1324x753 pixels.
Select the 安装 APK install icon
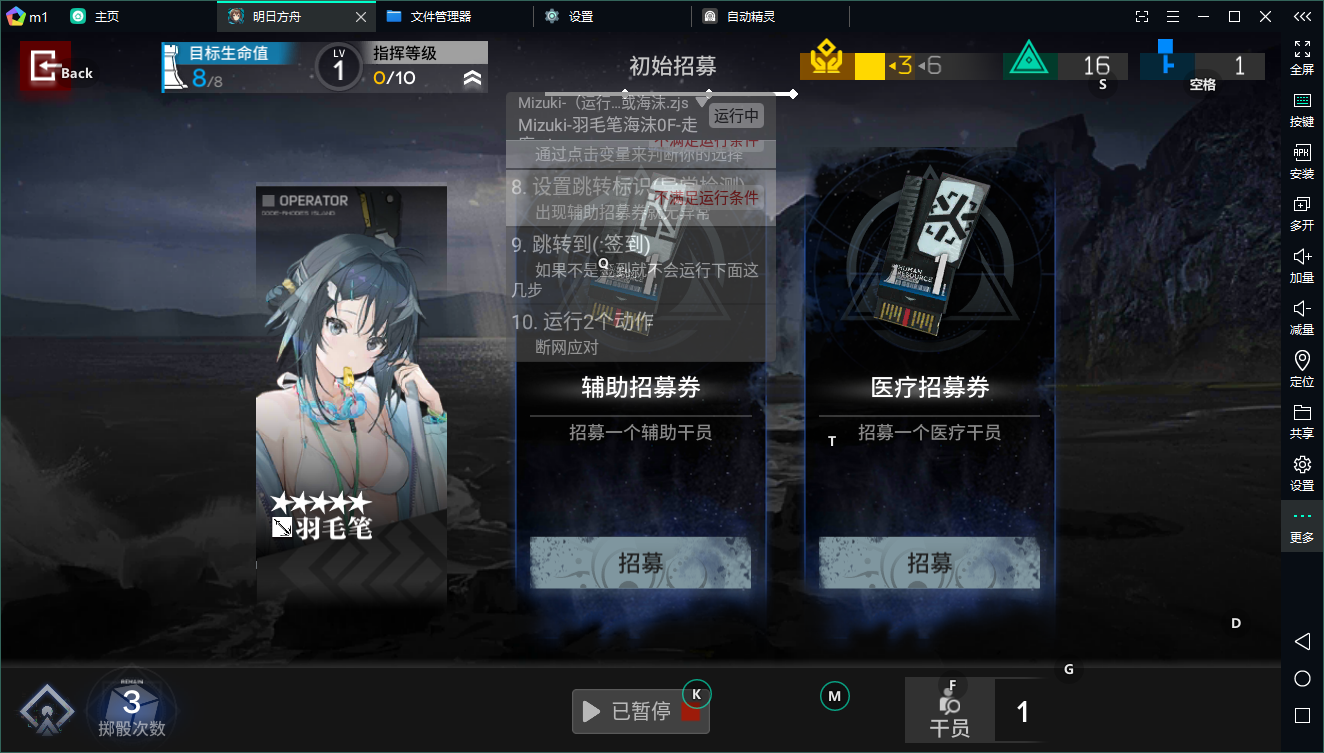tap(1302, 162)
